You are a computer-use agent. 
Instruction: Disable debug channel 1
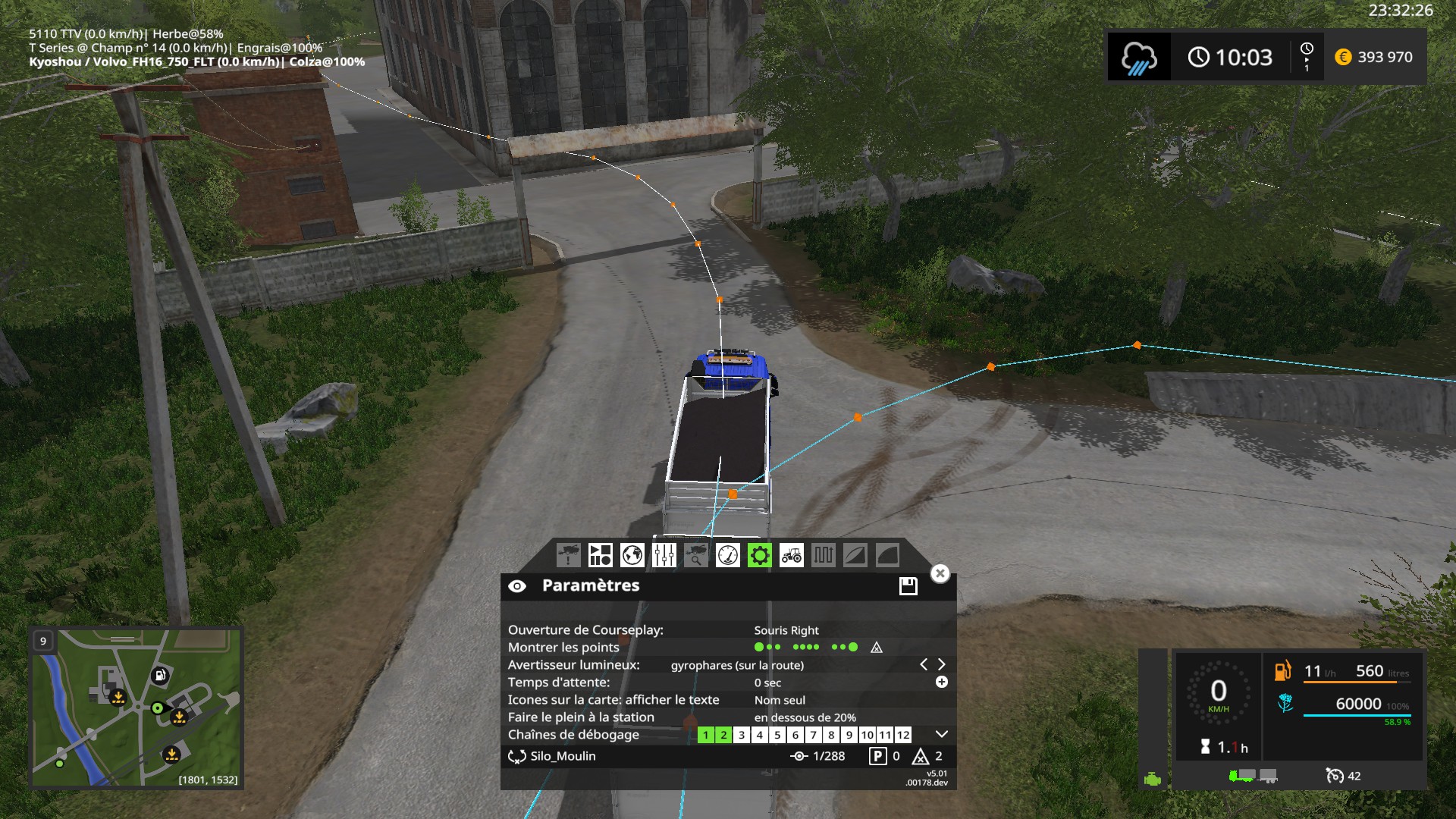(x=704, y=734)
